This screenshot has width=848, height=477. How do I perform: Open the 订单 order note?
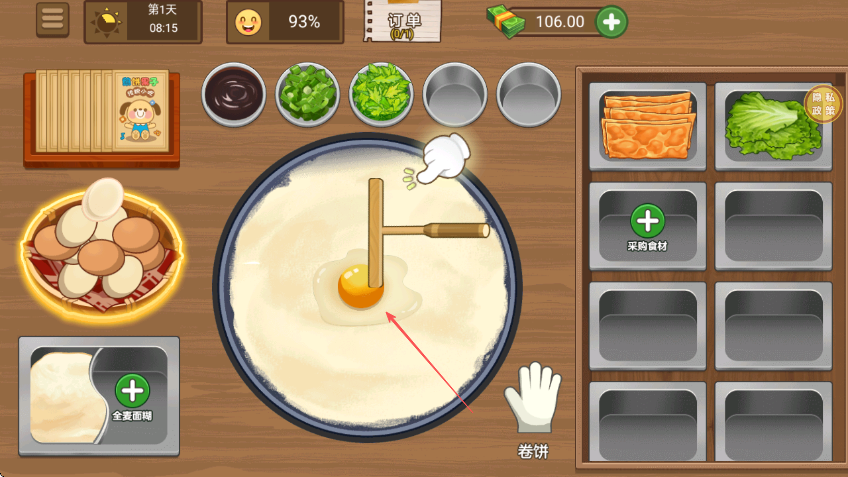coord(403,21)
